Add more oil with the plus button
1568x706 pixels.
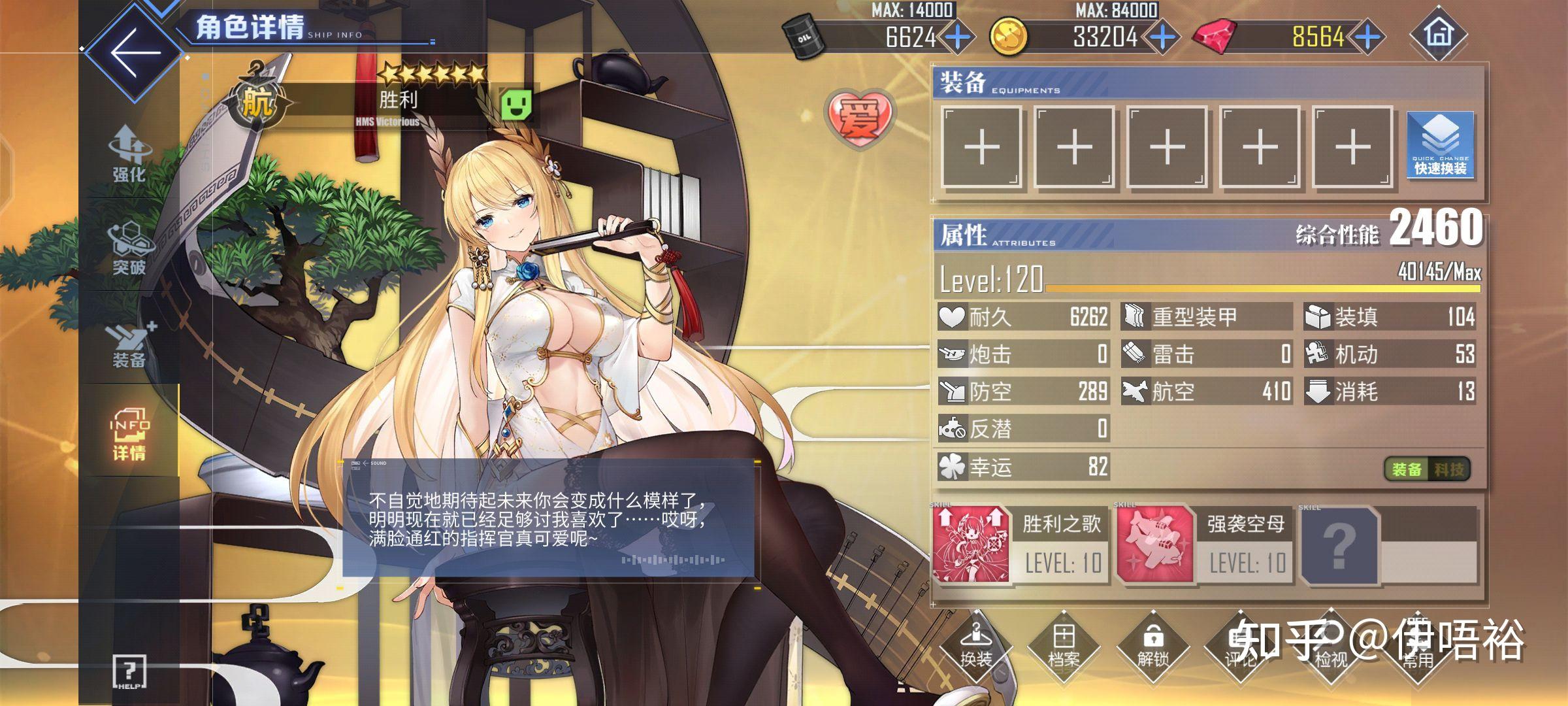[x=958, y=37]
